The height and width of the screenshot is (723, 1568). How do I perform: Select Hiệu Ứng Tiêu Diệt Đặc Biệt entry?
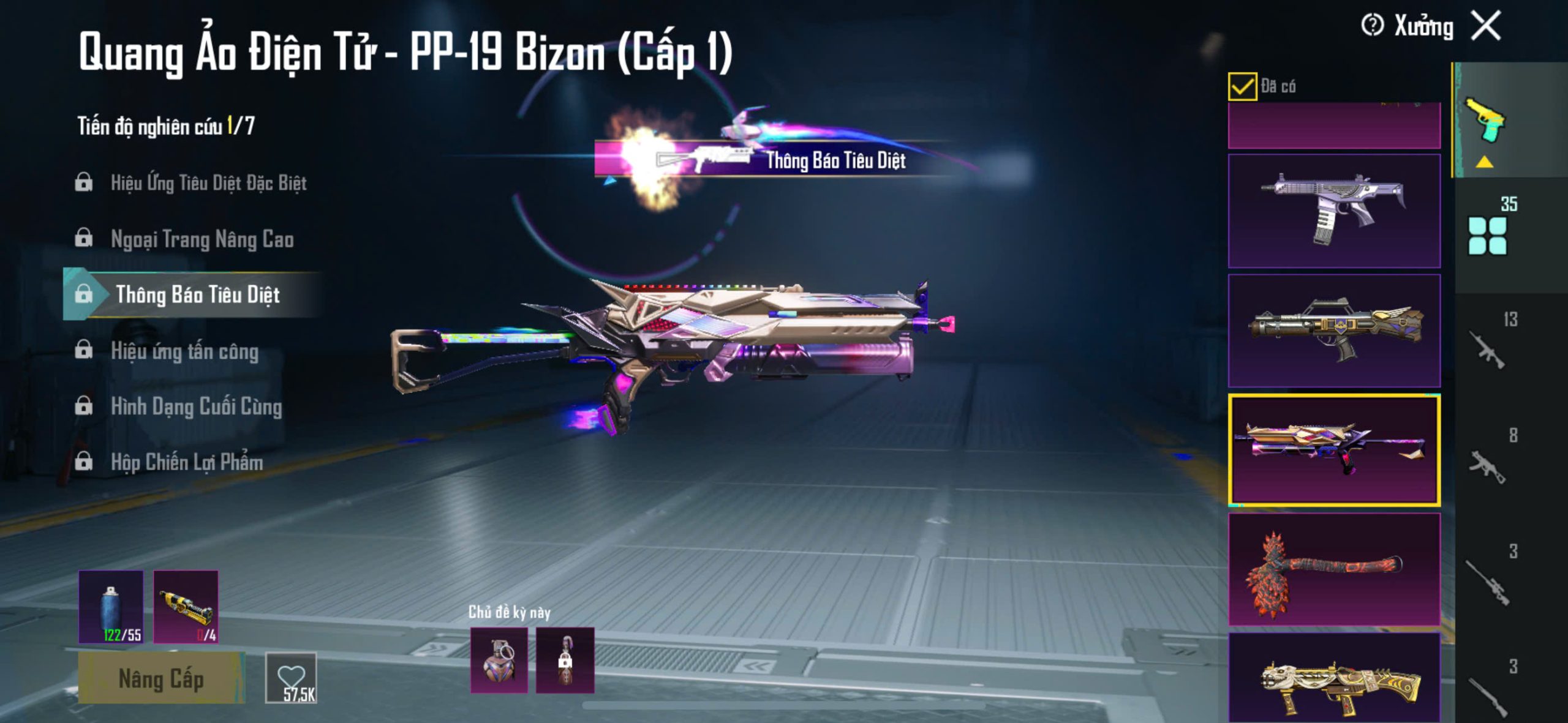[208, 182]
